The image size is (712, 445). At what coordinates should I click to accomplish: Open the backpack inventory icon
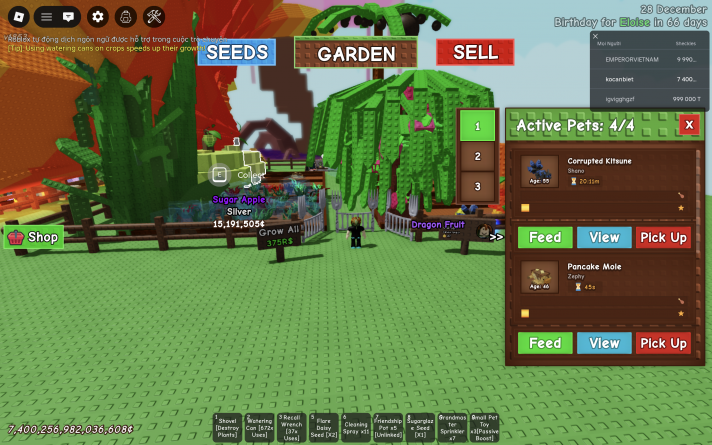(x=126, y=16)
